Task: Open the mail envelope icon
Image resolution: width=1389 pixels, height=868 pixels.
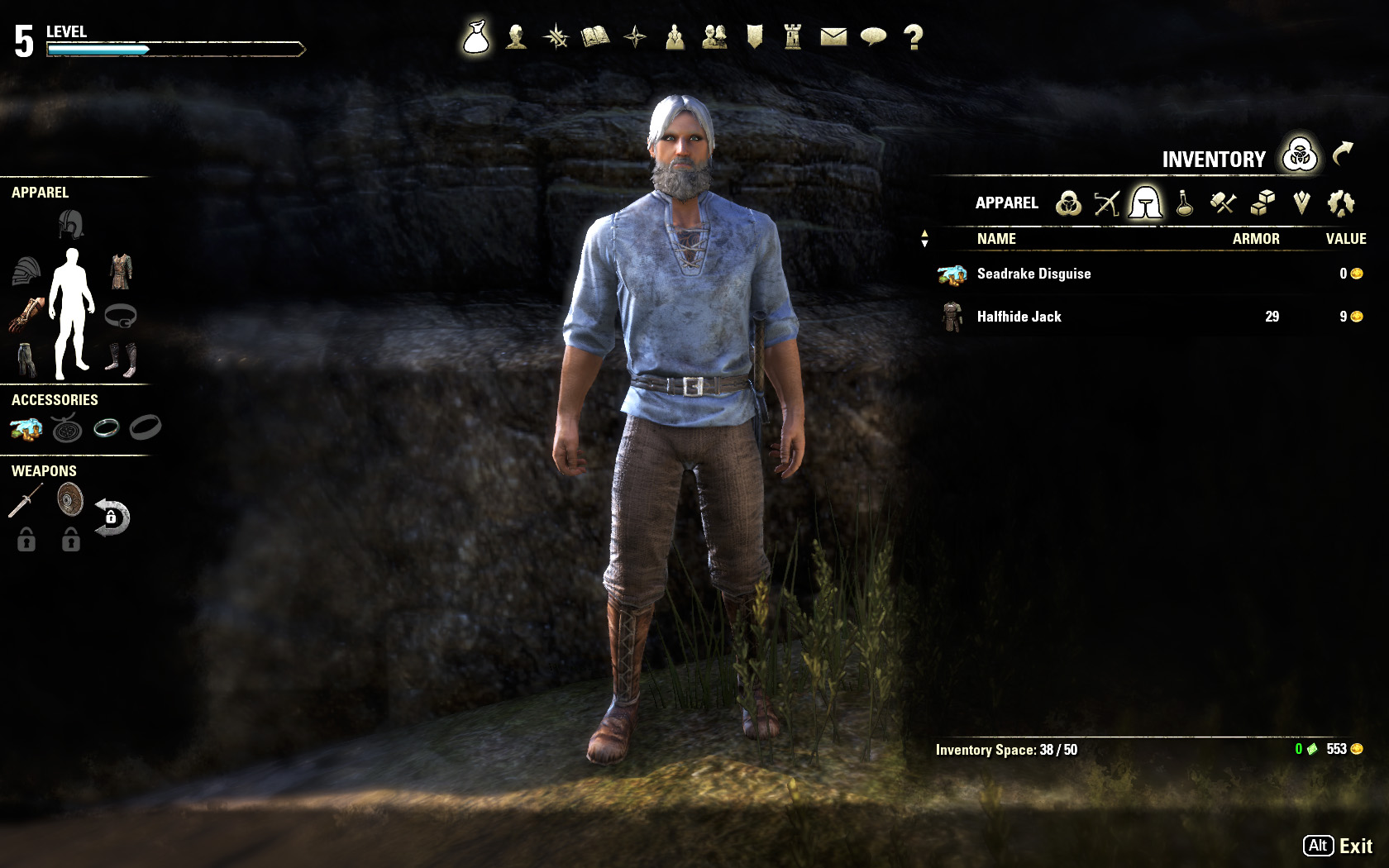Action: tap(833, 37)
